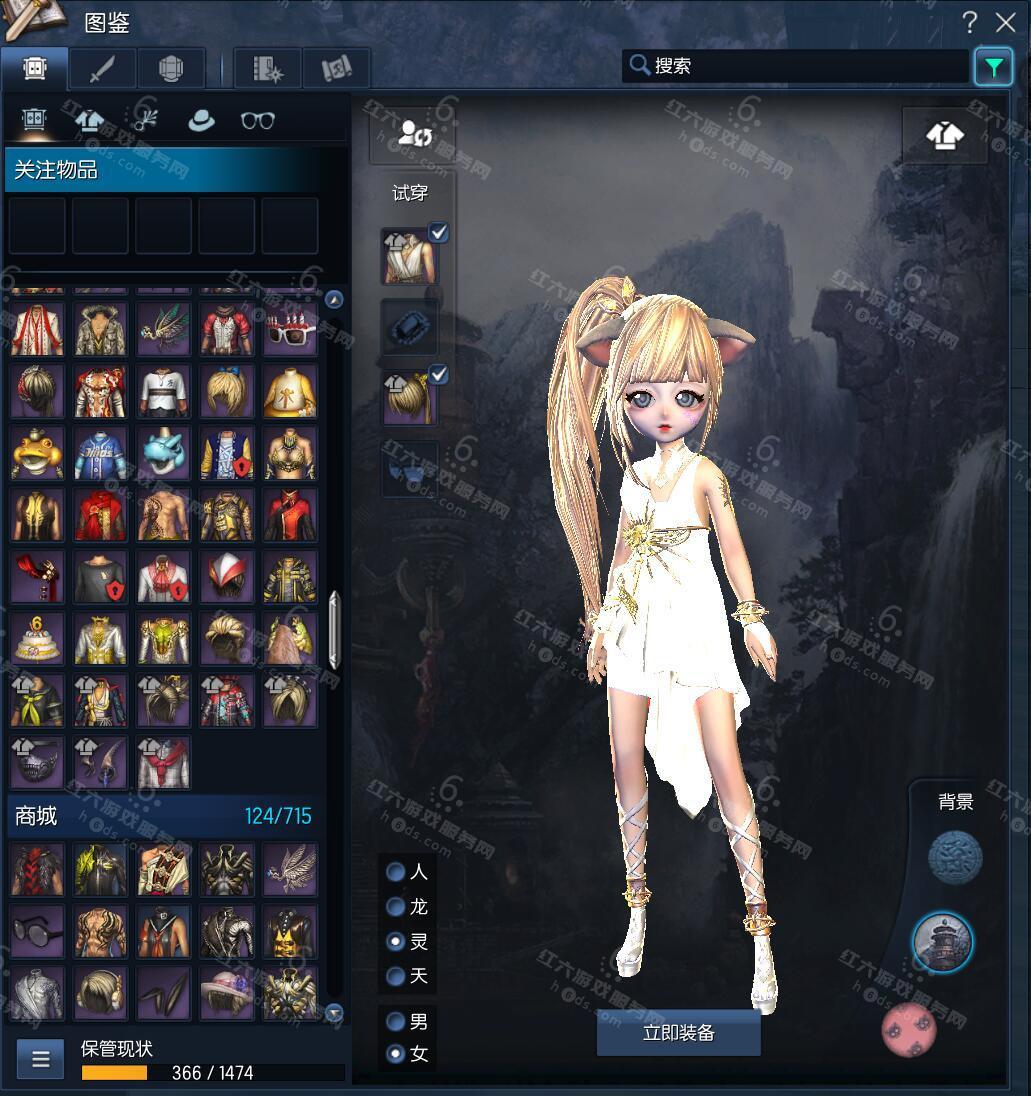
Task: Close the 图鉴 window
Action: (x=1005, y=22)
